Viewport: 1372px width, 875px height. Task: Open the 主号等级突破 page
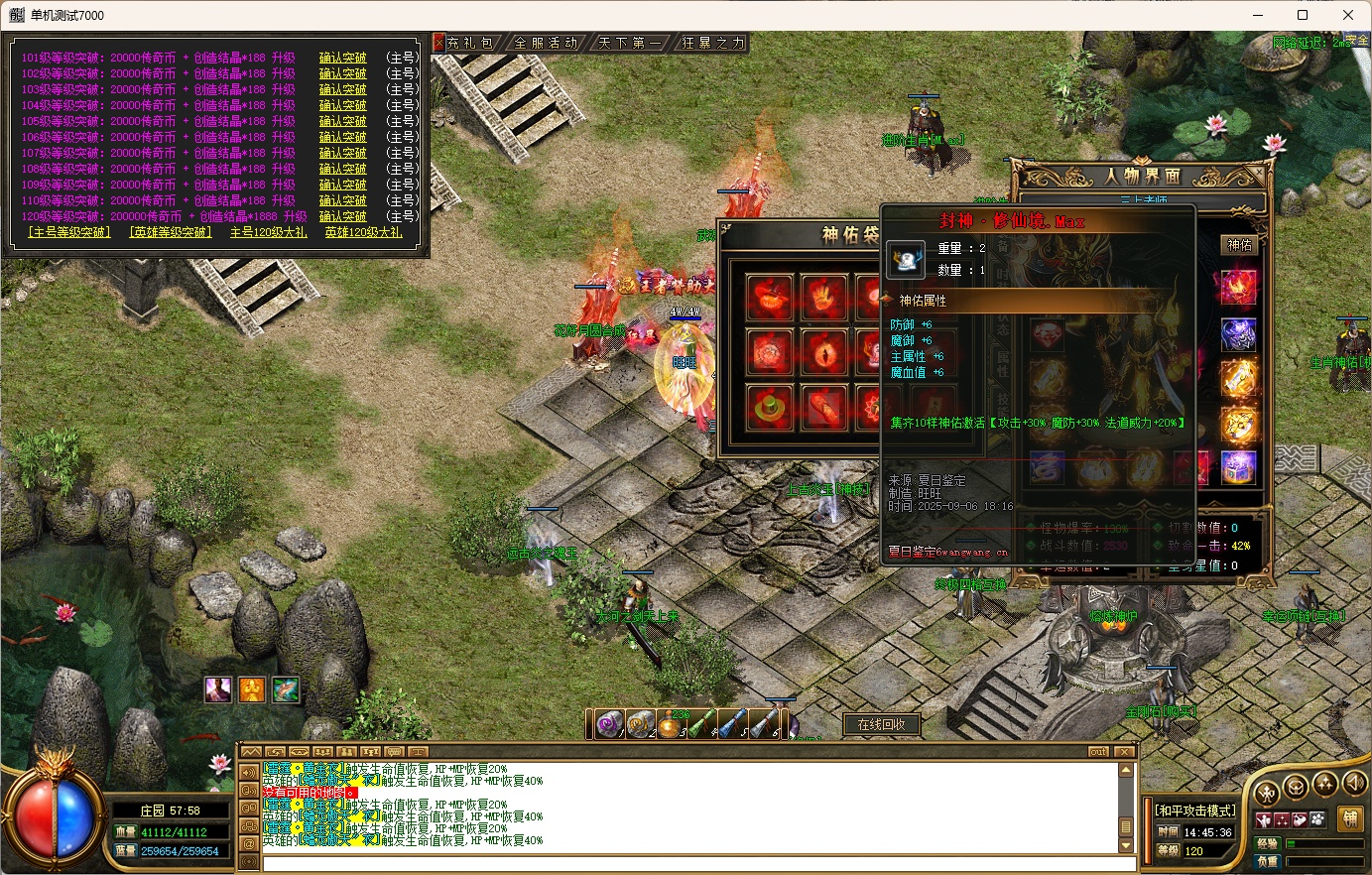click(x=68, y=232)
